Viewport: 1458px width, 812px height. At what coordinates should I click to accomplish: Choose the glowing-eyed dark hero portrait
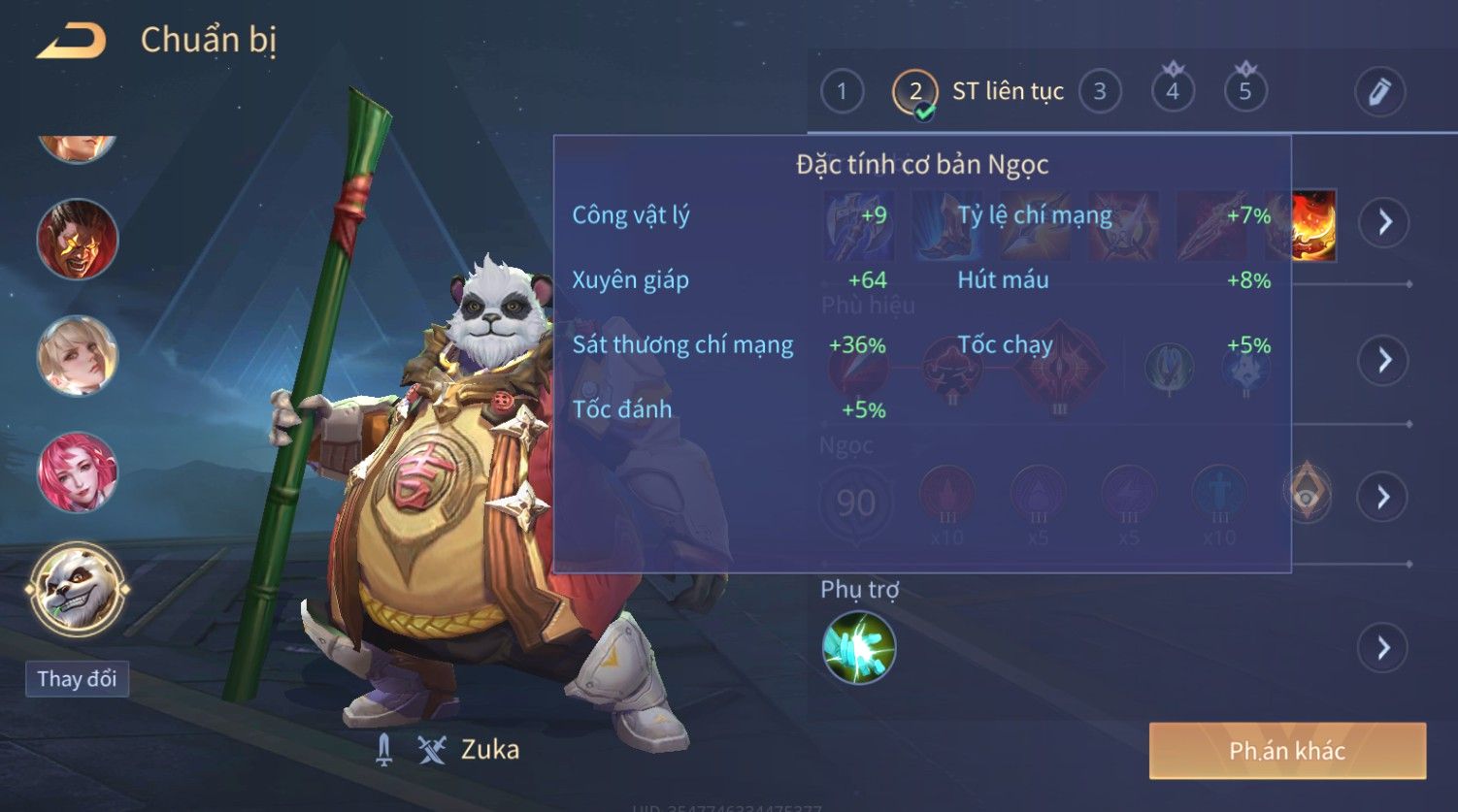coord(77,240)
